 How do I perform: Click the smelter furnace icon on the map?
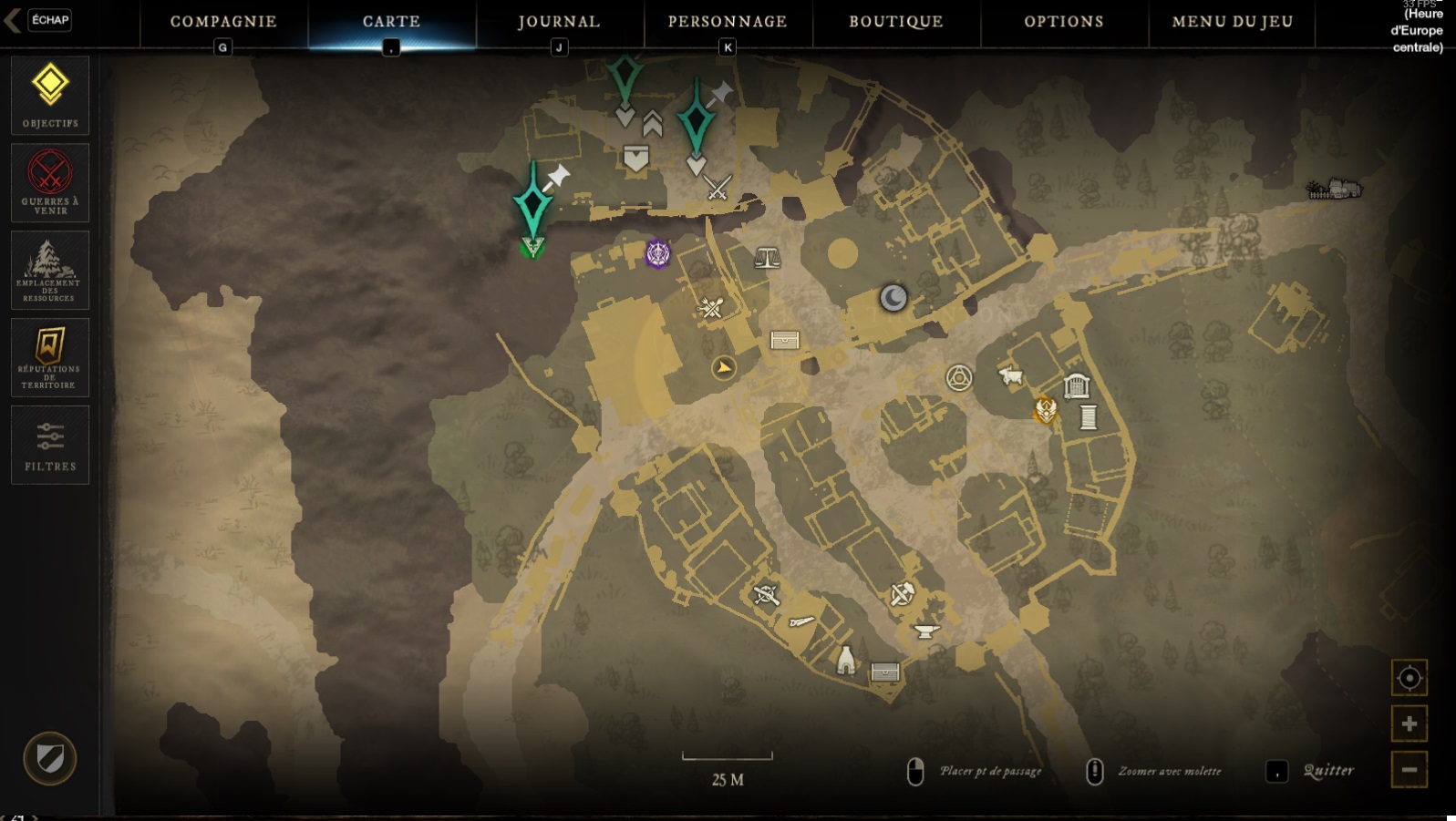845,660
